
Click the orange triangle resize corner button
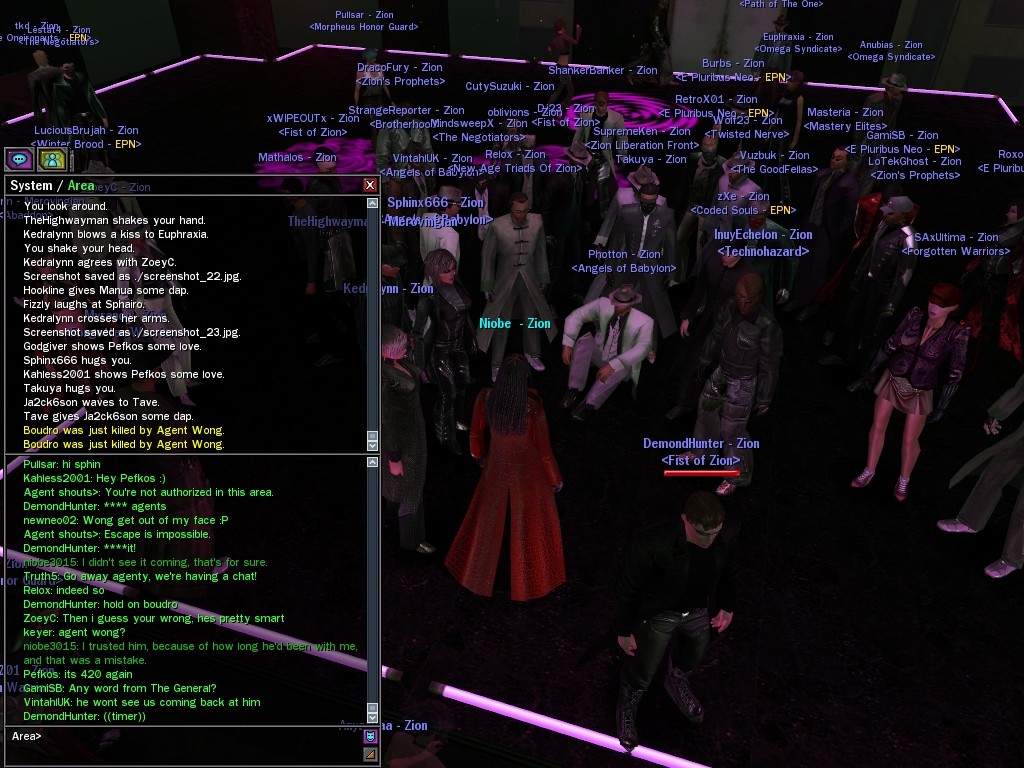pyautogui.click(x=370, y=754)
